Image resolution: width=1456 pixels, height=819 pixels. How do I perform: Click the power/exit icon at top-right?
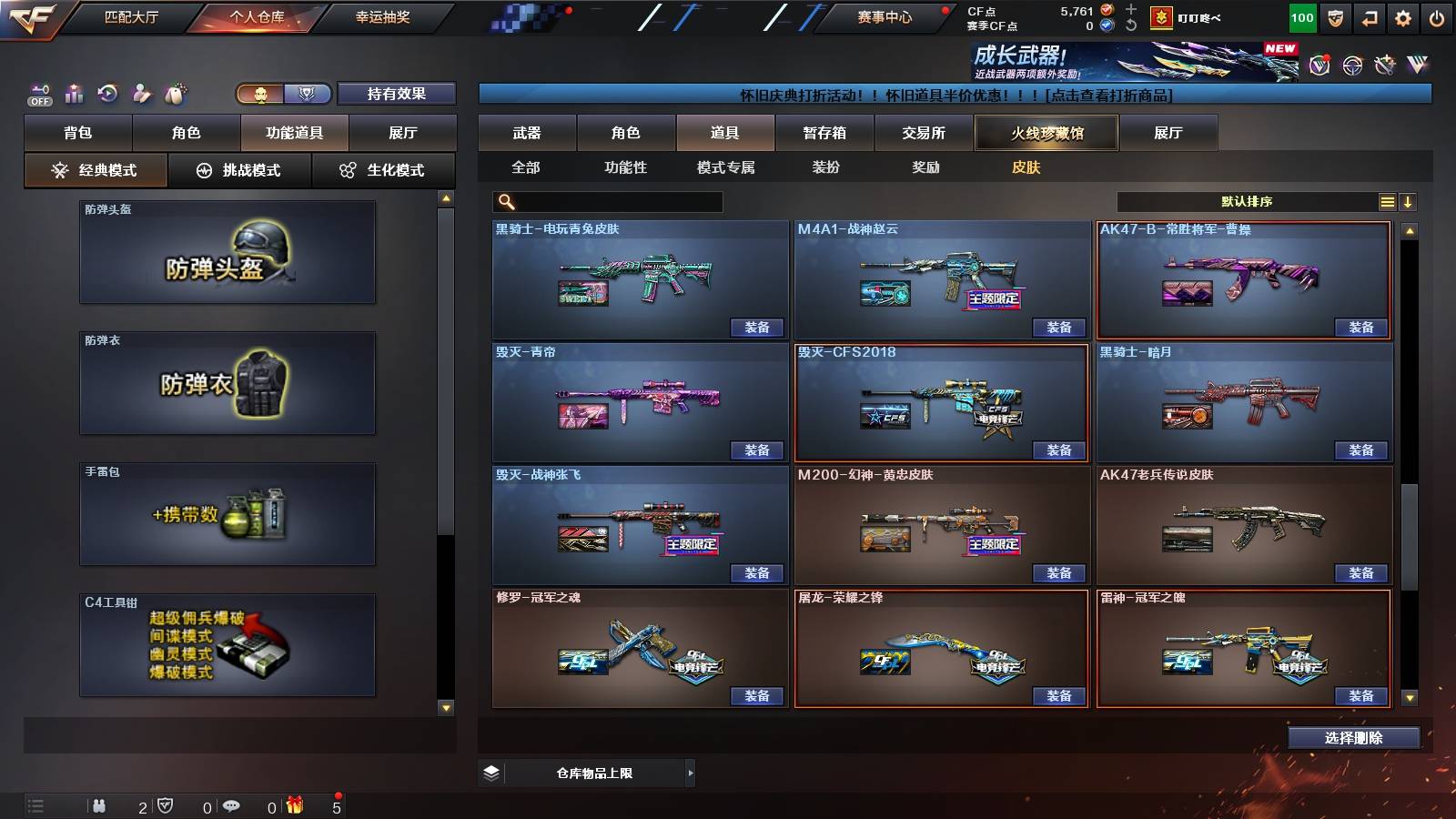pyautogui.click(x=1436, y=16)
